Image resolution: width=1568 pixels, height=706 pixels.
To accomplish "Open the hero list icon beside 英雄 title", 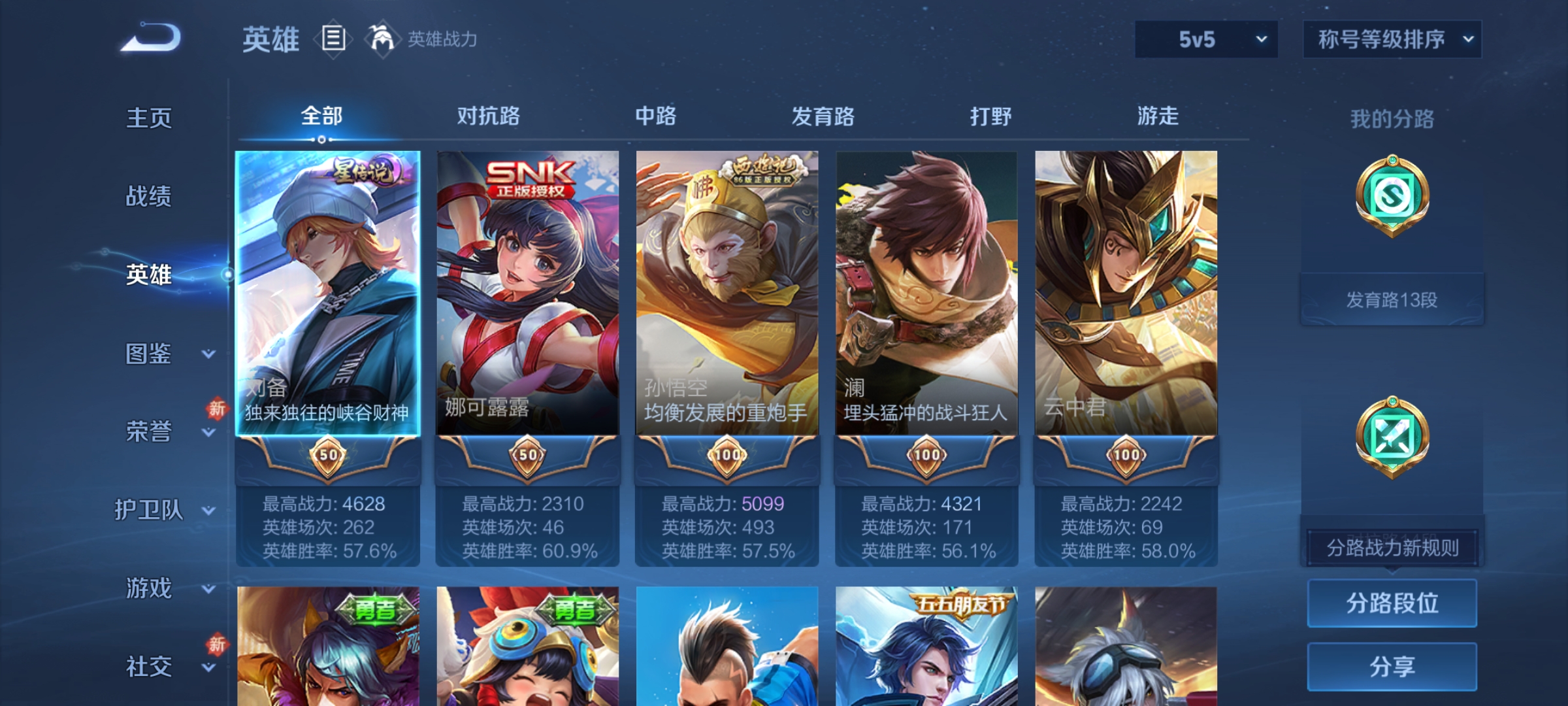I will pos(333,39).
